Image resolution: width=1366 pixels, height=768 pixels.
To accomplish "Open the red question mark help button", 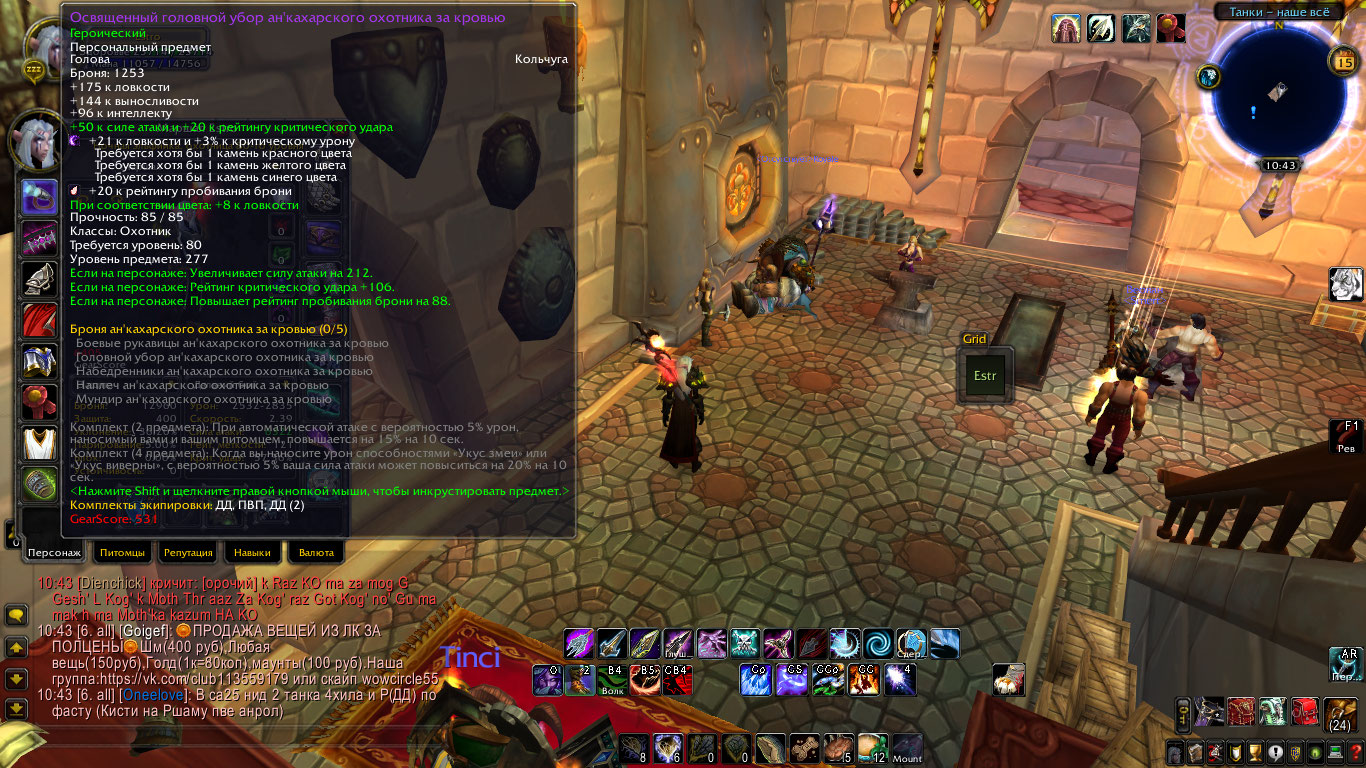I will (x=1355, y=752).
